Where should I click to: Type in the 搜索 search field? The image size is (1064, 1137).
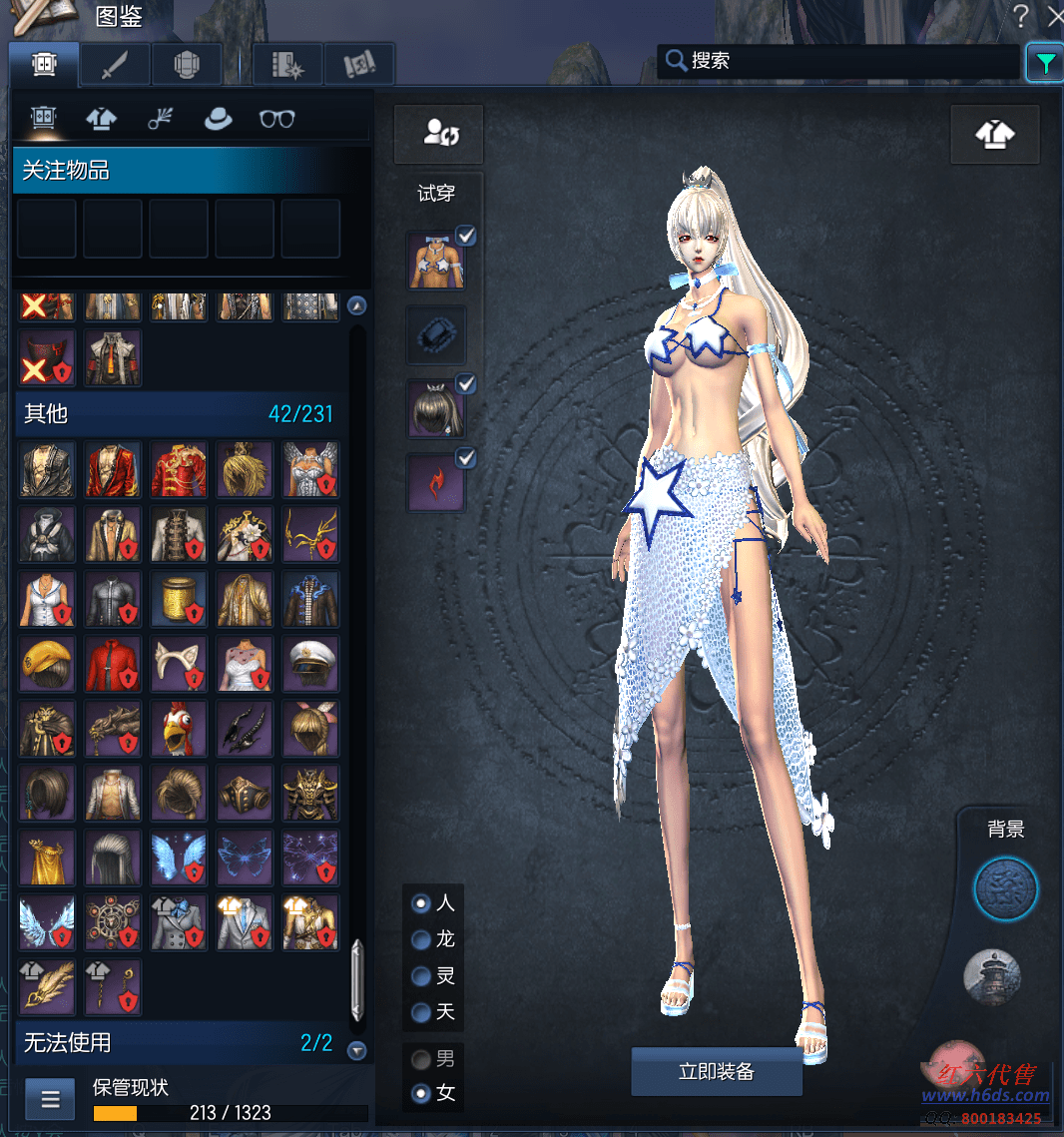click(848, 61)
